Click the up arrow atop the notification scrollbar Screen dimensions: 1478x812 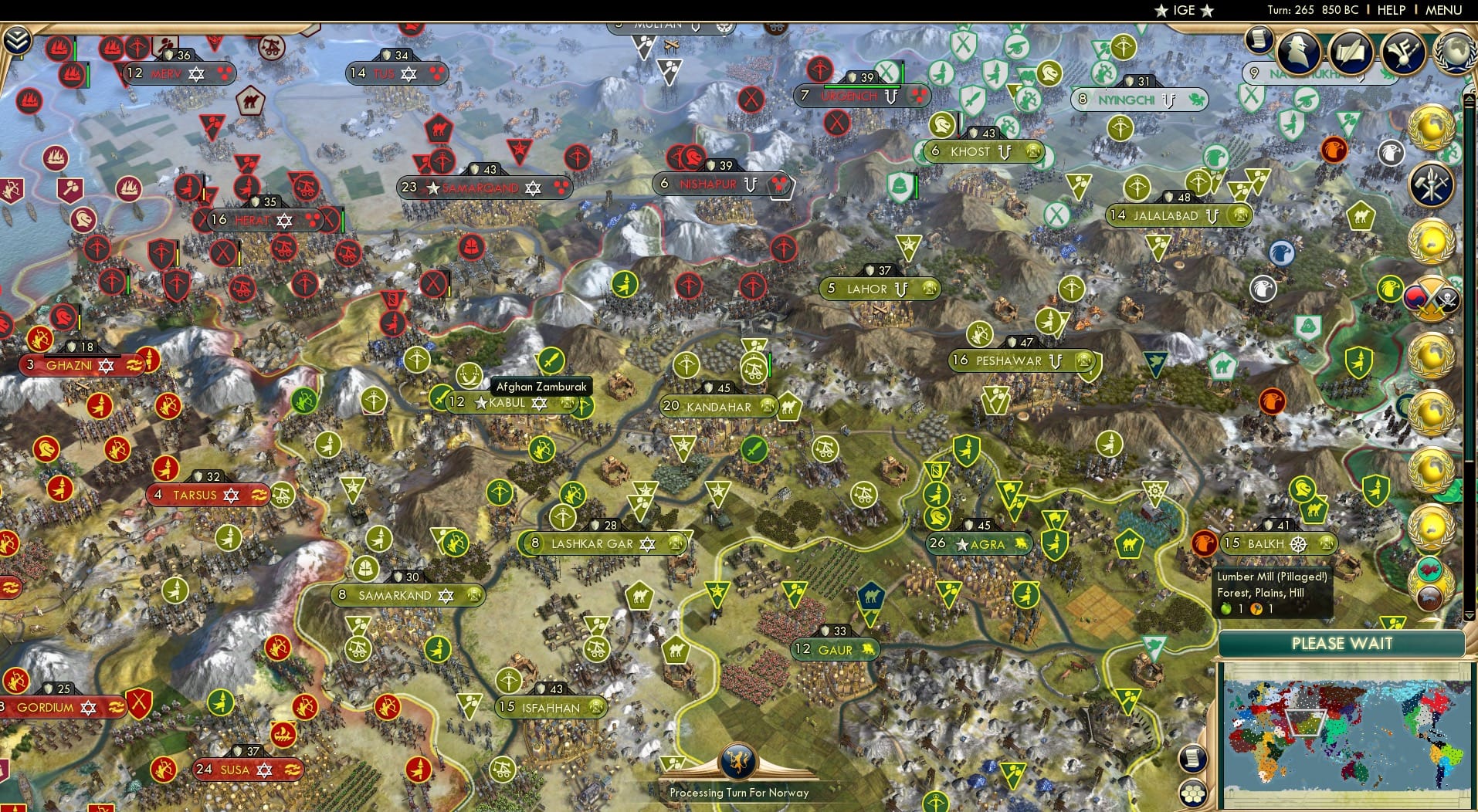[1470, 99]
